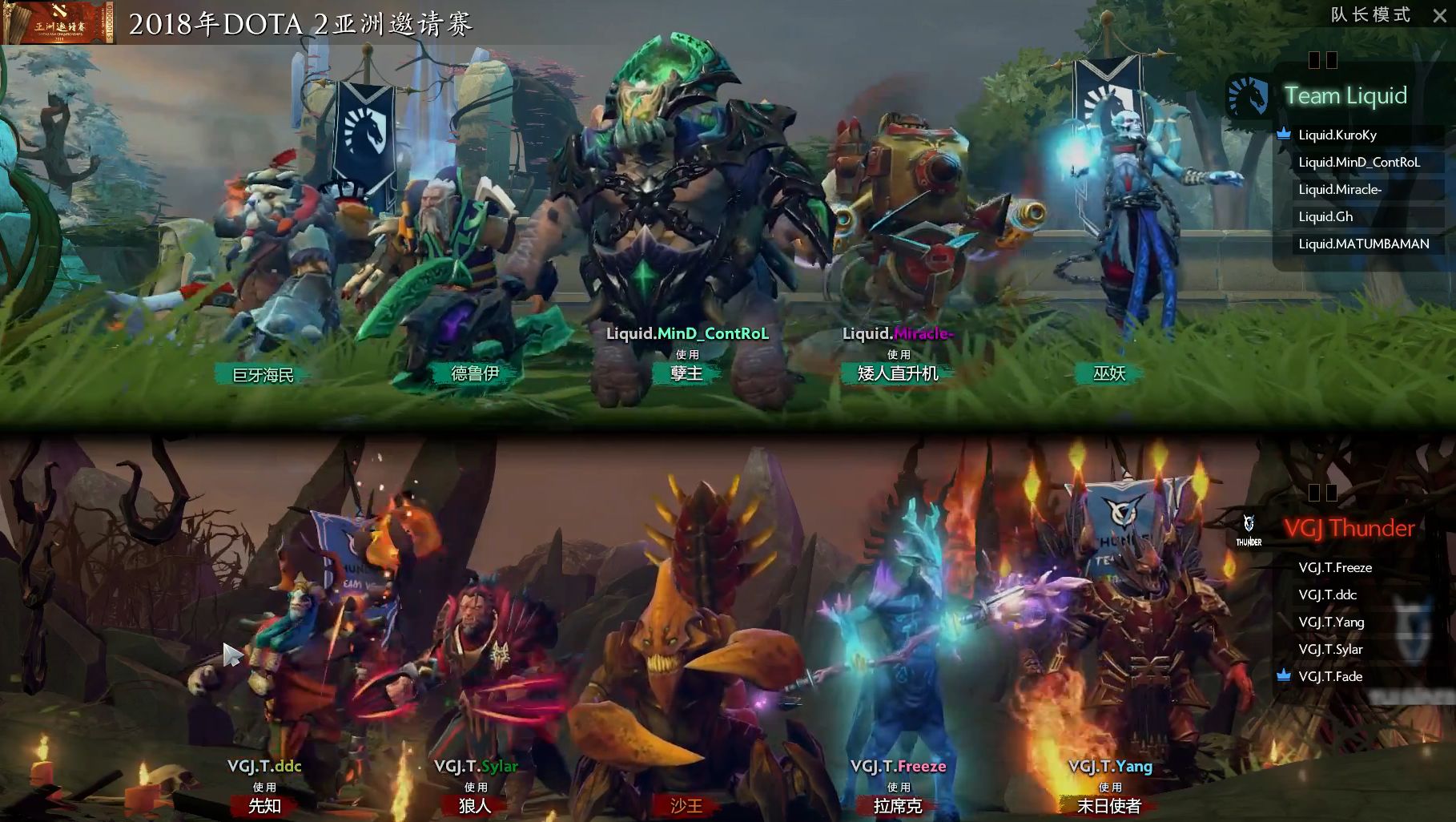Click the Team Liquid horse logo
This screenshot has width=1456, height=822.
(1249, 94)
